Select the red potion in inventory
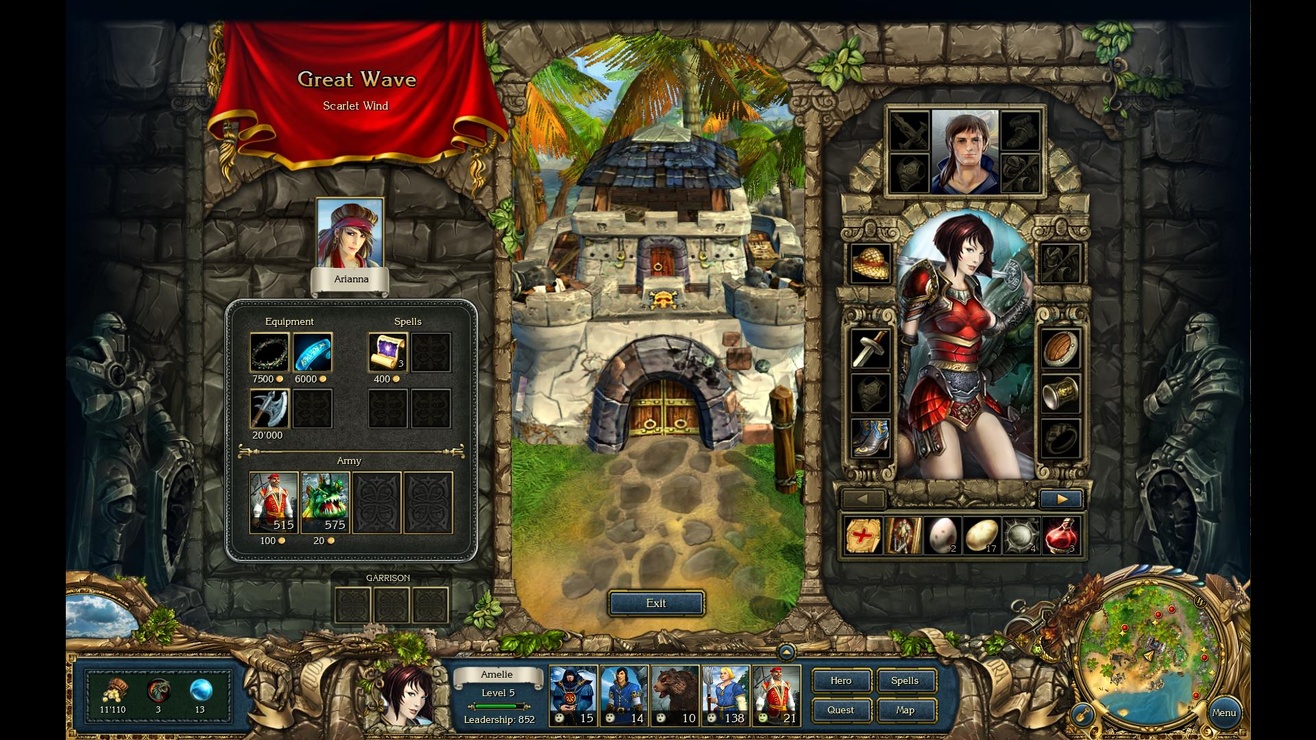 (1060, 536)
